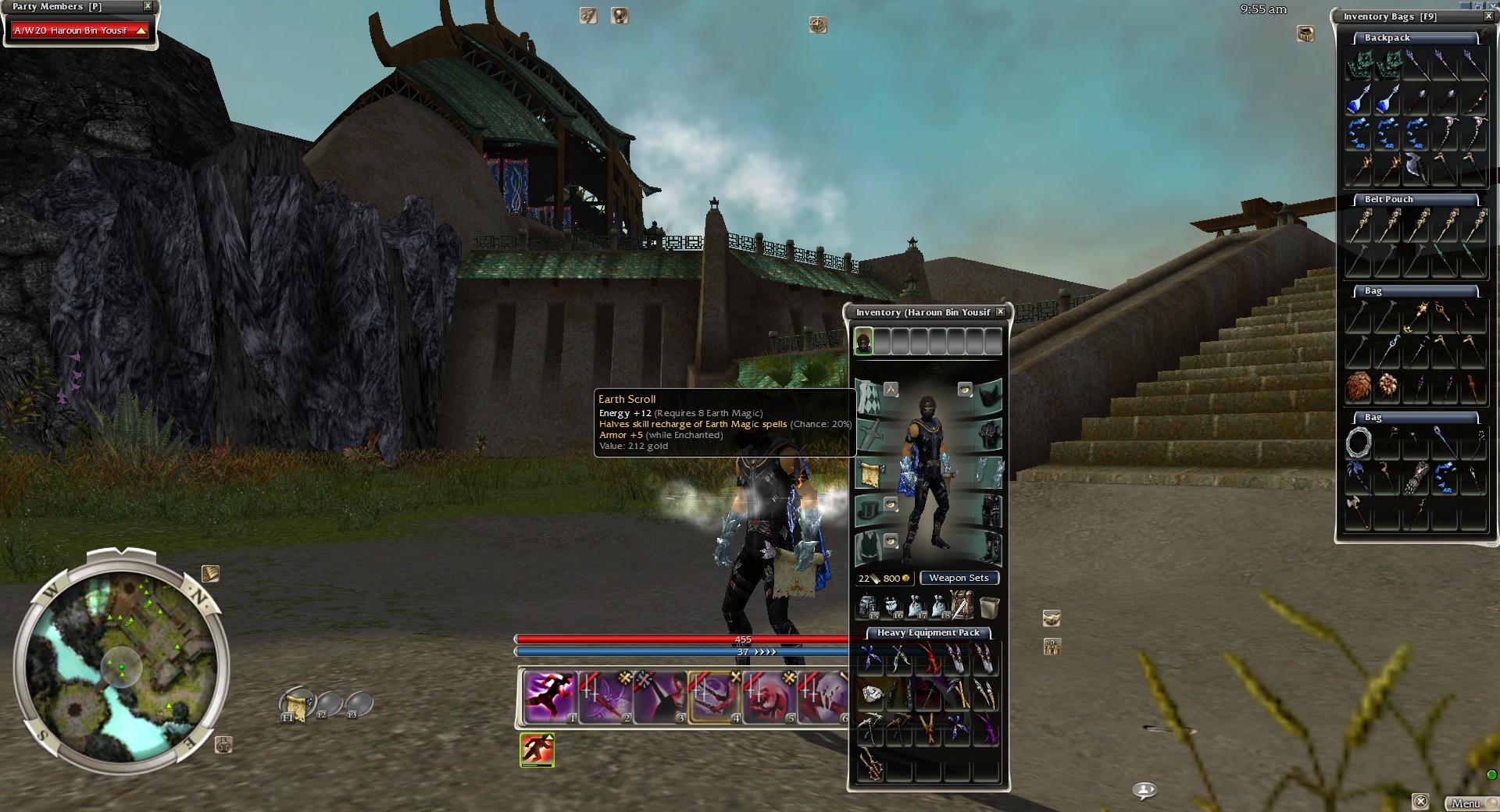
Task: Select the top hat costume headgear slot
Action: tap(870, 511)
